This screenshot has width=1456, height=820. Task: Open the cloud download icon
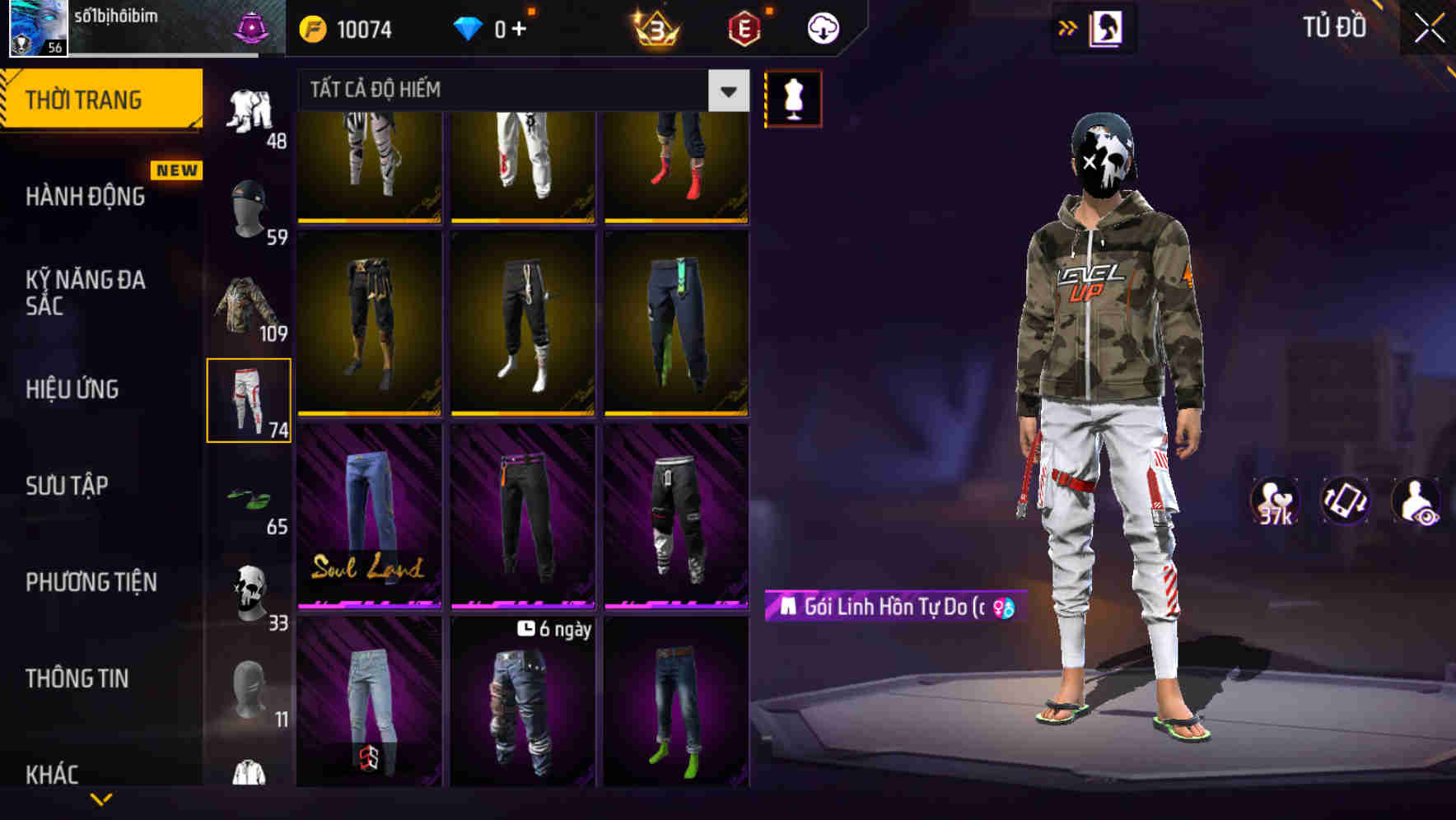pyautogui.click(x=820, y=27)
